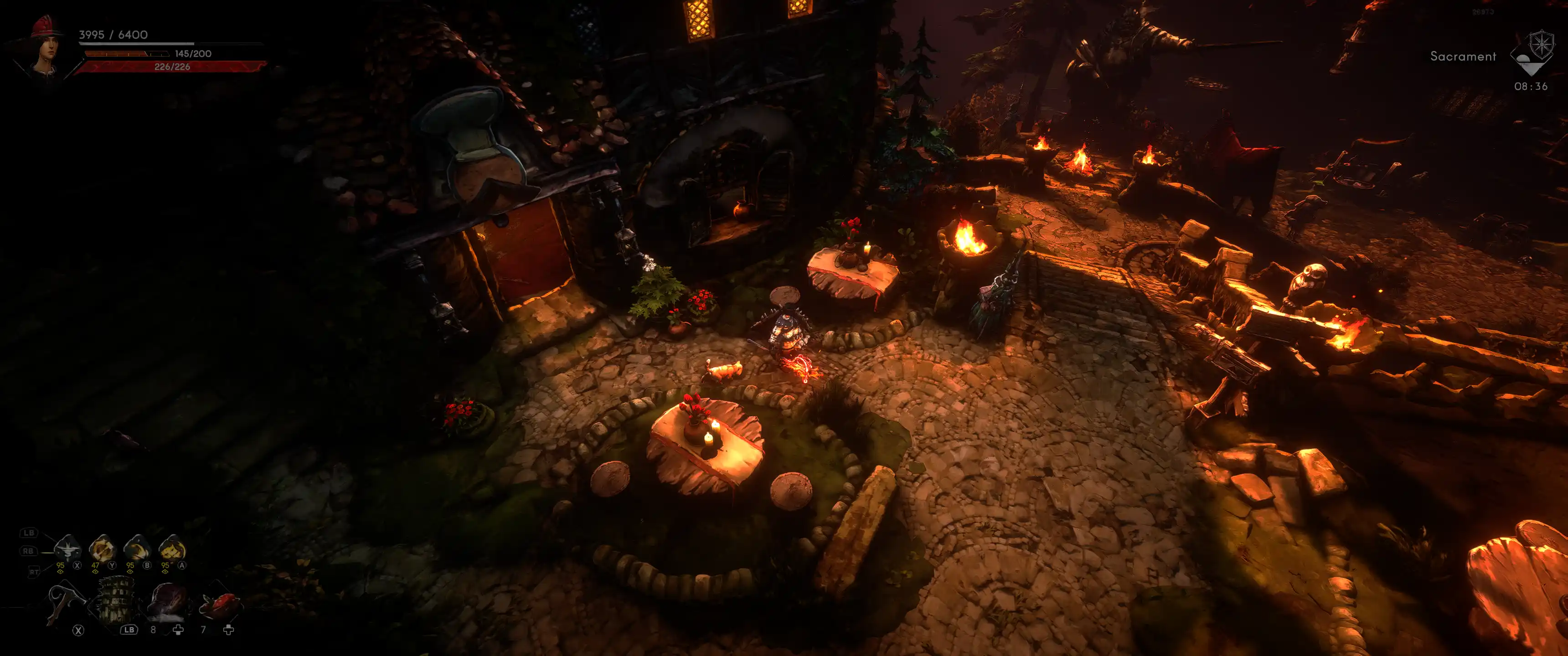Trigger the golden slash rune ability
Viewport: 1568px width, 656px height.
[138, 549]
